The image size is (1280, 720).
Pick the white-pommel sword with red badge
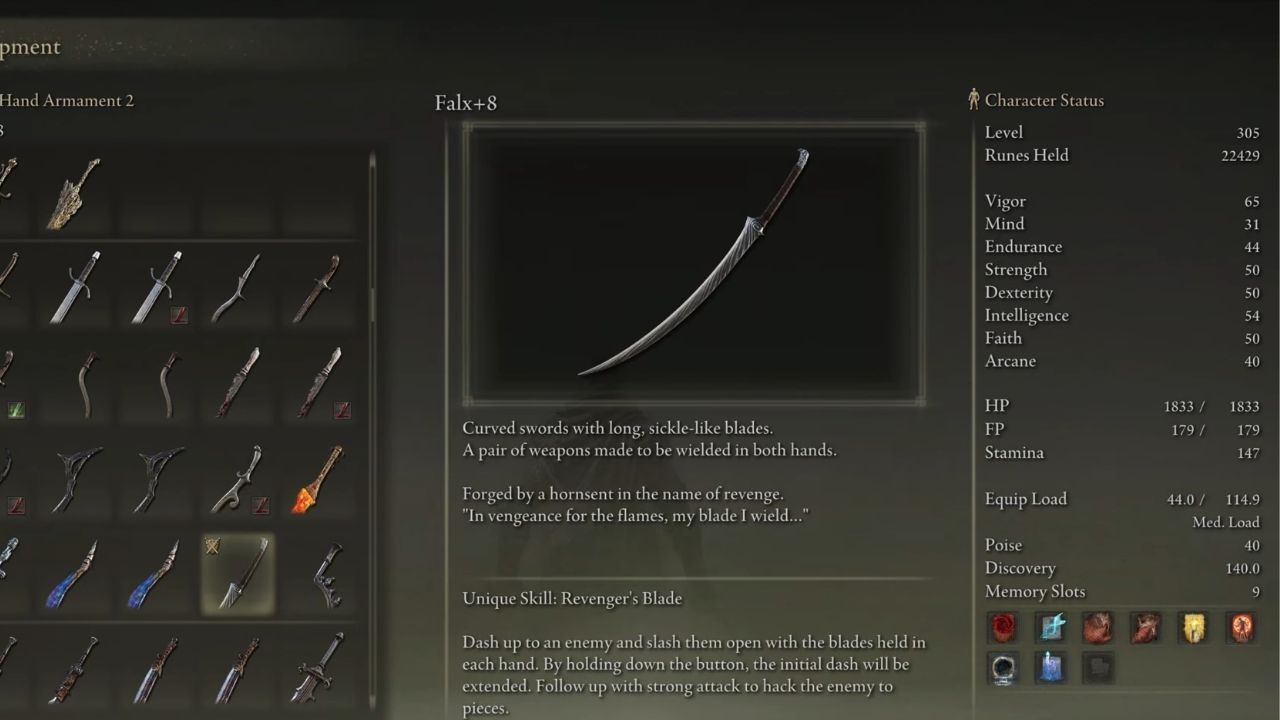coord(158,288)
